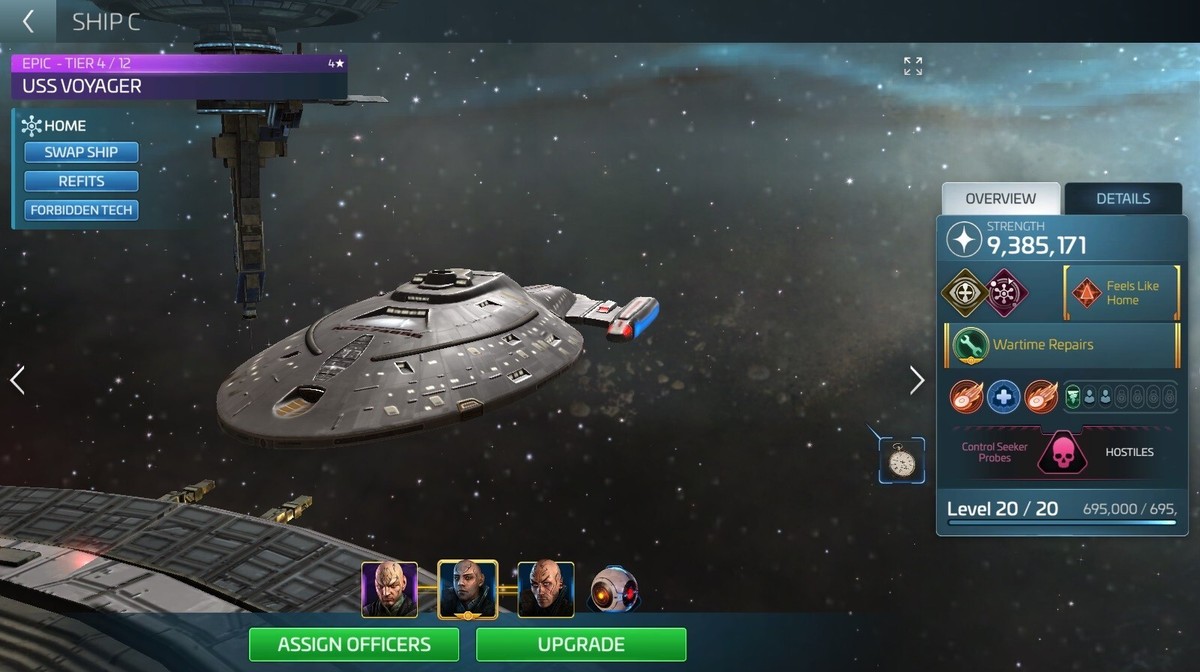This screenshot has height=672, width=1200.
Task: Open the Refits menu
Action: point(81,181)
